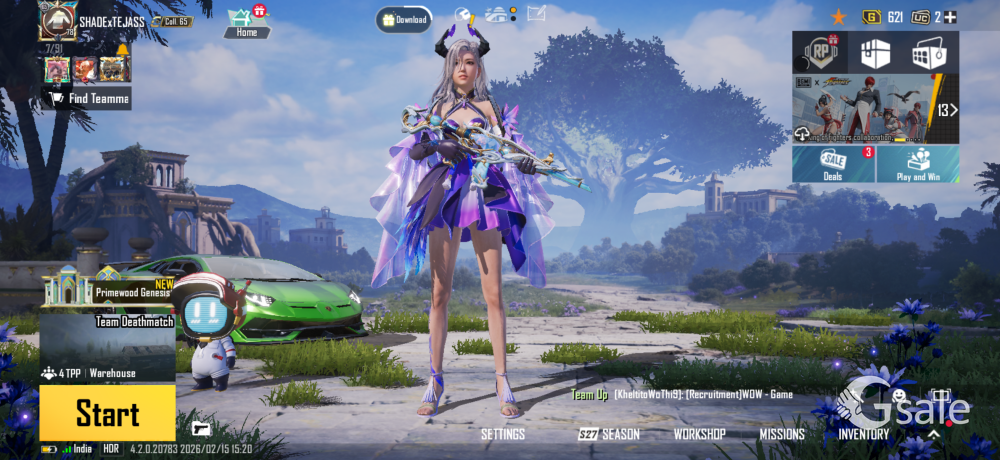This screenshot has width=1000, height=460.
Task: Open the crate box icon
Action: click(x=875, y=52)
